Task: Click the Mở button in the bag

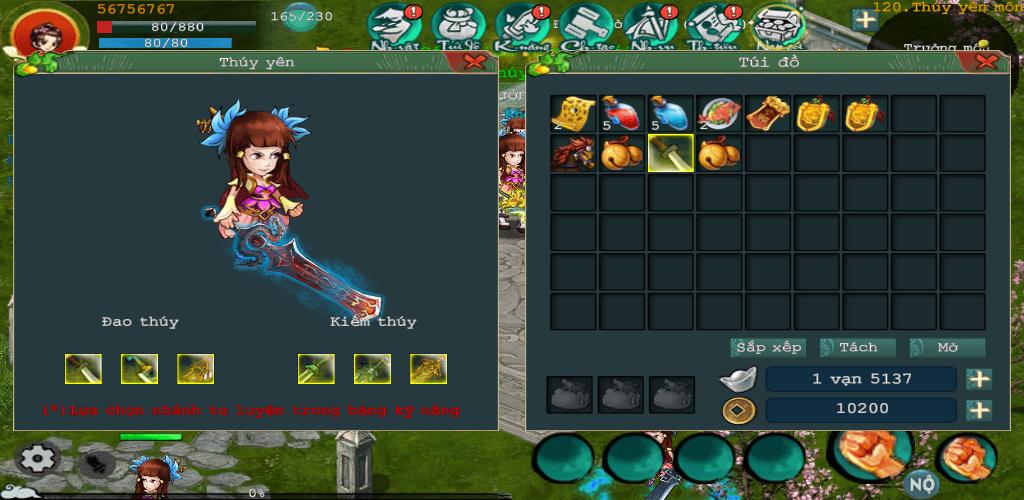Action: coord(947,348)
